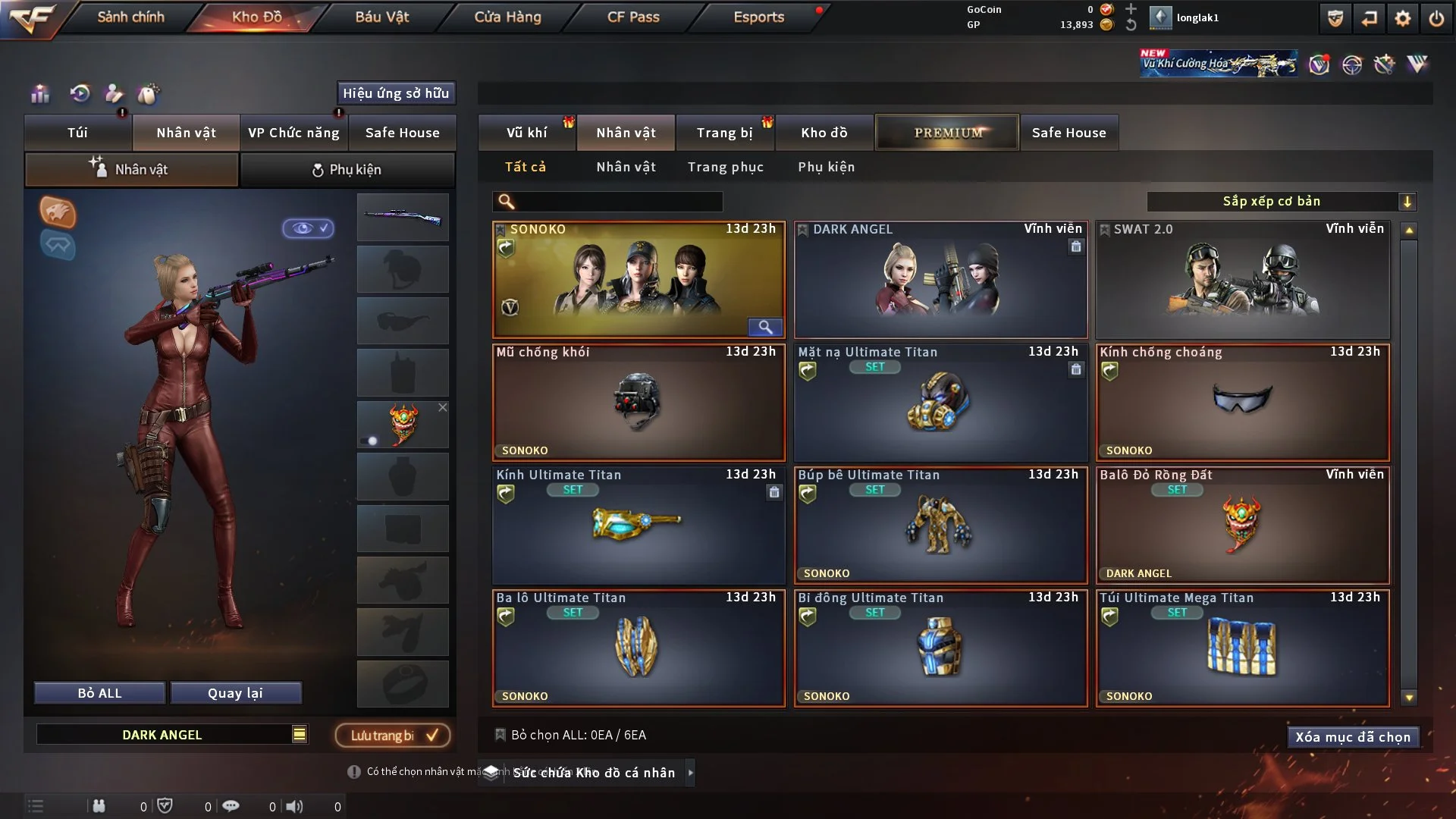This screenshot has height=819, width=1456.
Task: Open the Sắp xếp cơ bản dropdown
Action: point(1281,202)
